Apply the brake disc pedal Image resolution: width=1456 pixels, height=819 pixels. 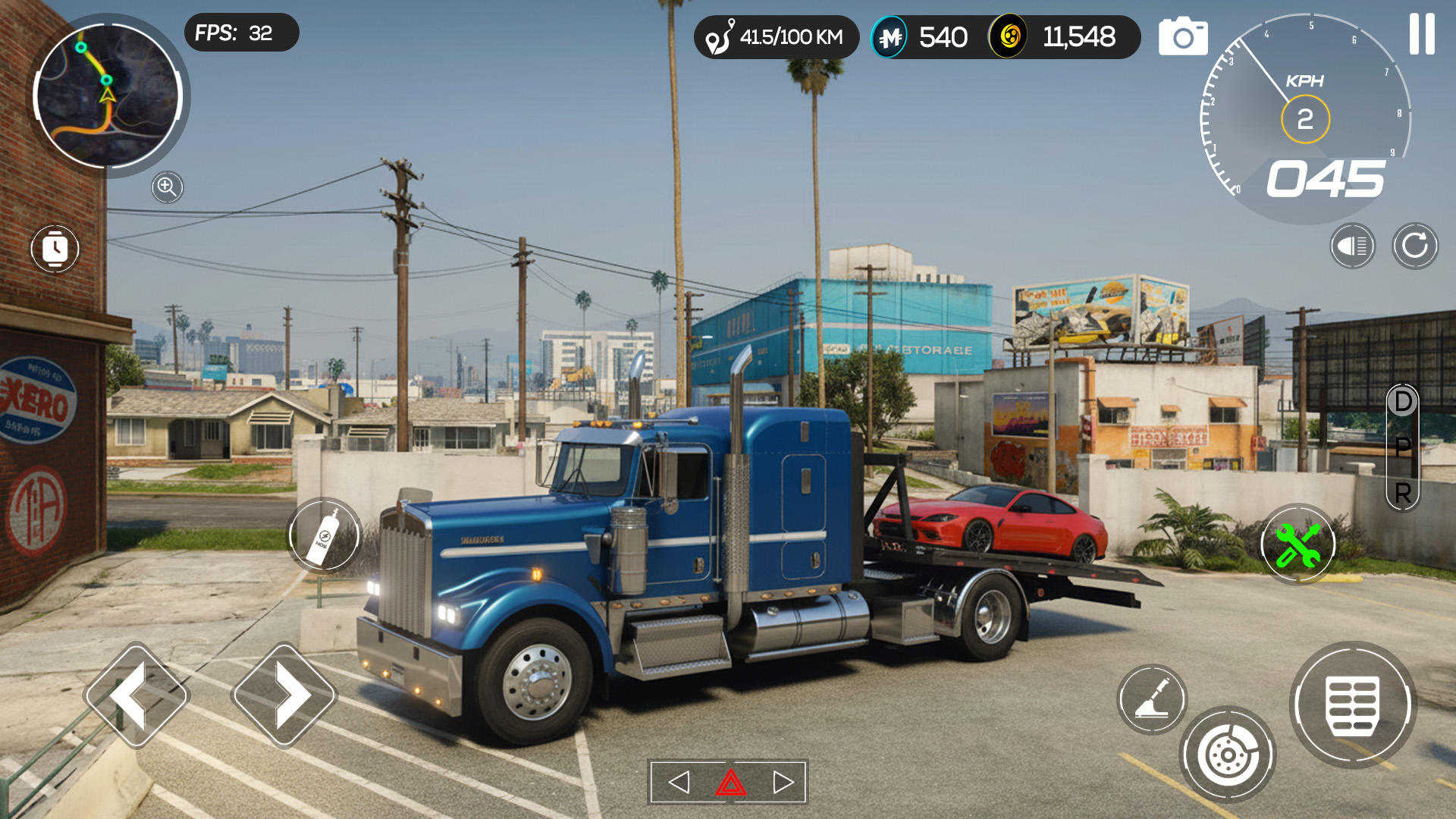[x=1227, y=755]
